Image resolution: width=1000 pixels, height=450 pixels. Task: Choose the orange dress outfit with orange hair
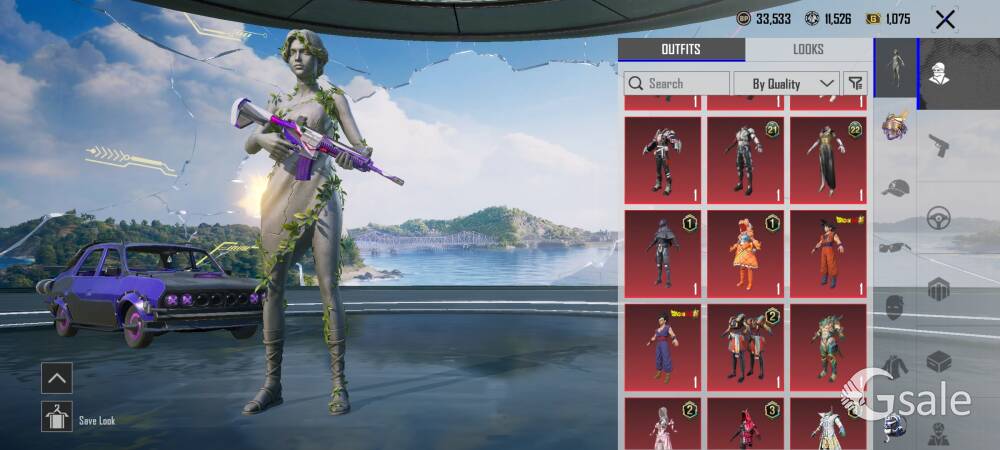[x=745, y=252]
